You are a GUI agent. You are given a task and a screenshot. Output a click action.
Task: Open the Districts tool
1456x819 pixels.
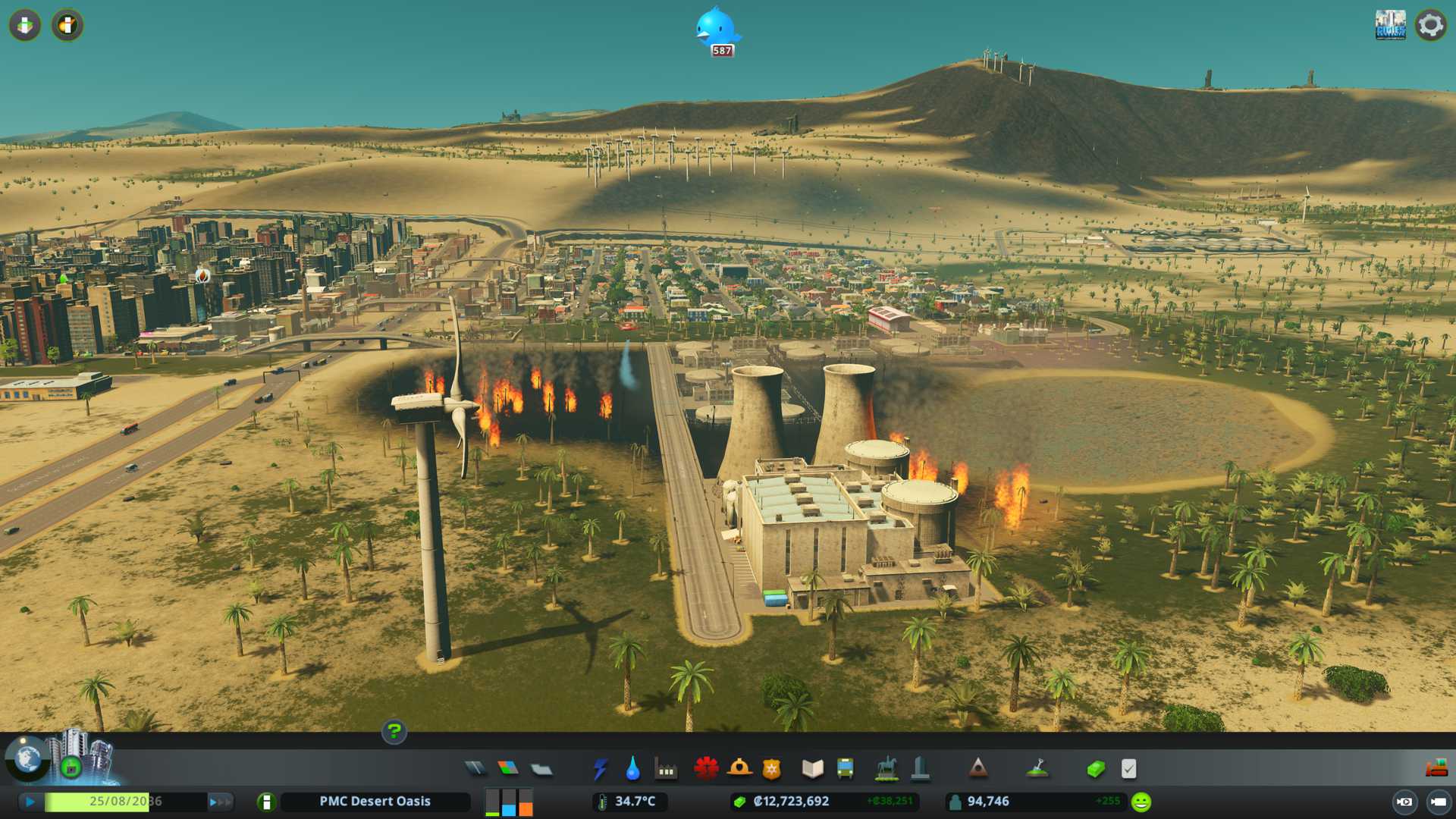point(541,770)
